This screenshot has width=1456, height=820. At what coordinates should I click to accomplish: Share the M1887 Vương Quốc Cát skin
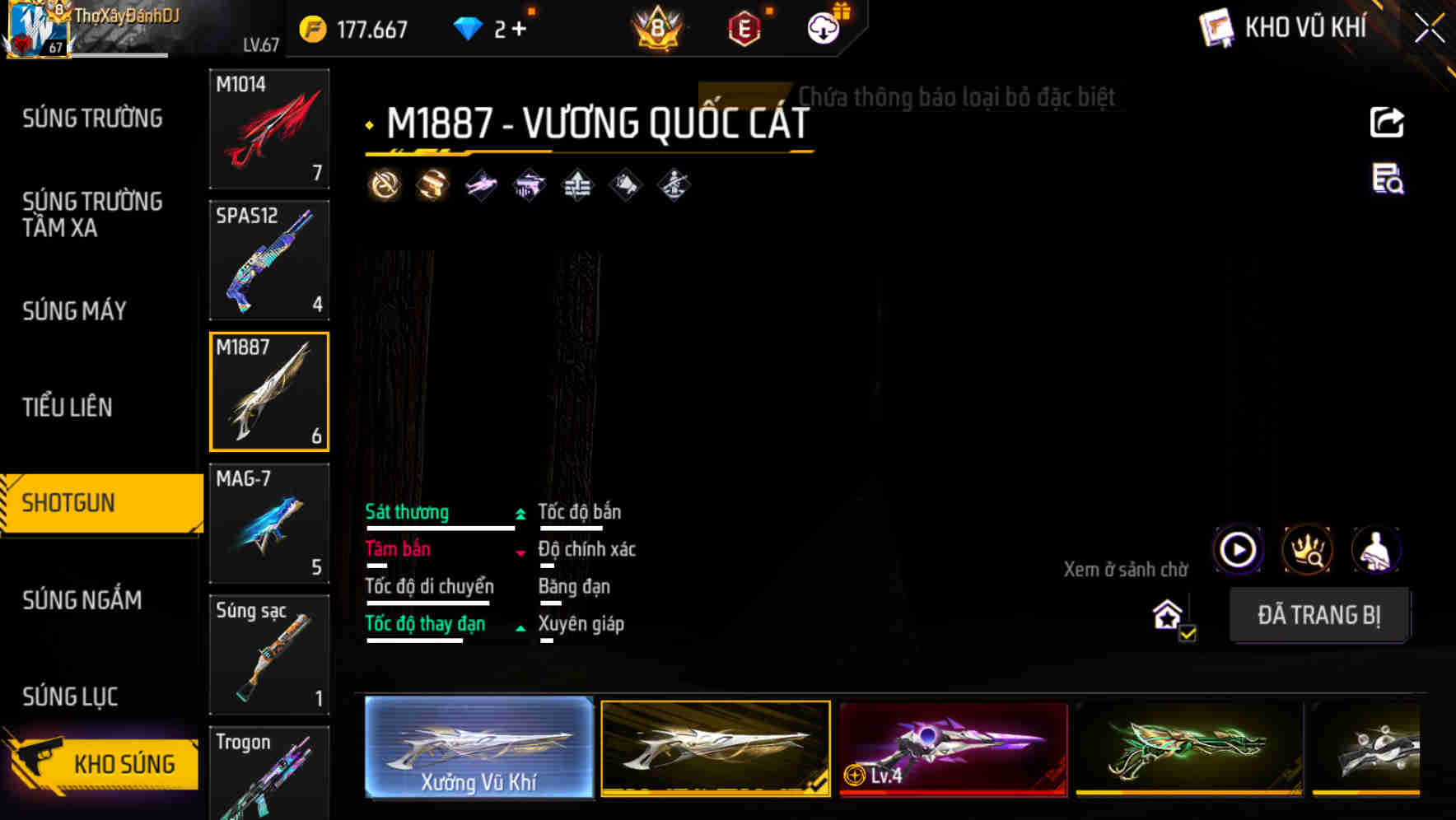(x=1386, y=122)
